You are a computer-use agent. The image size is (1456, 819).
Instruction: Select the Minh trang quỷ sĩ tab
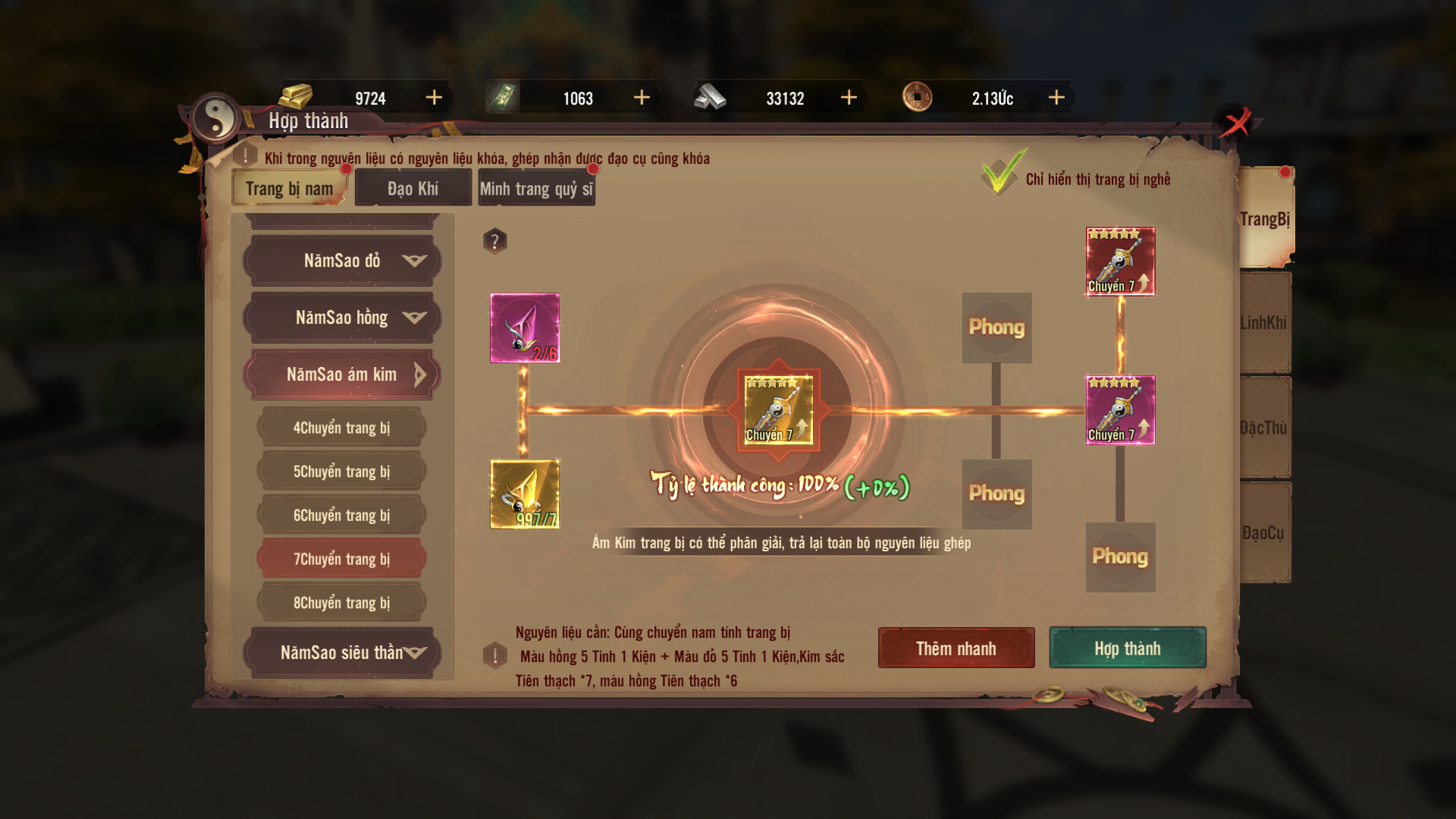click(x=536, y=189)
